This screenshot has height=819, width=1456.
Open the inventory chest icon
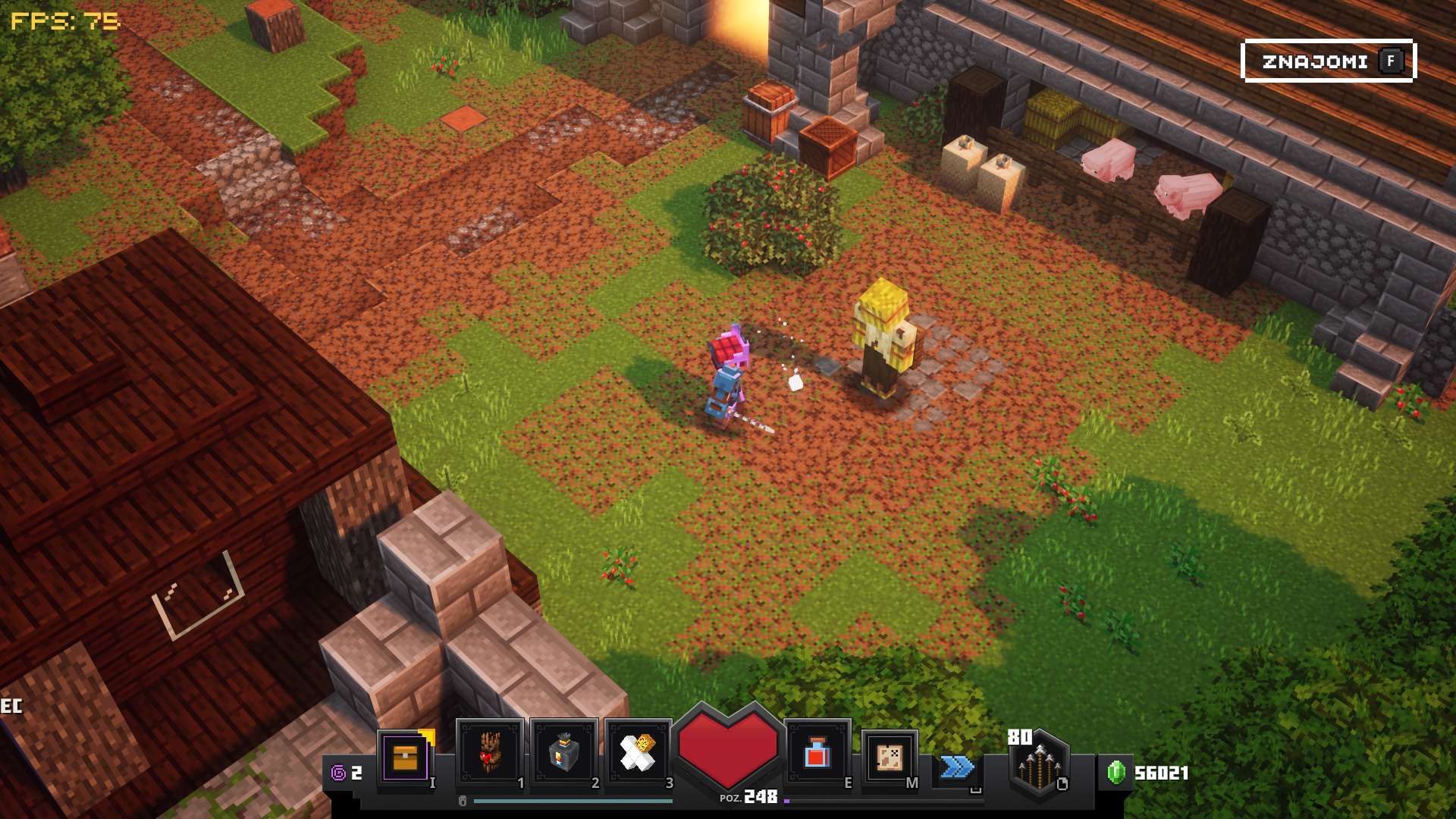pos(406,756)
